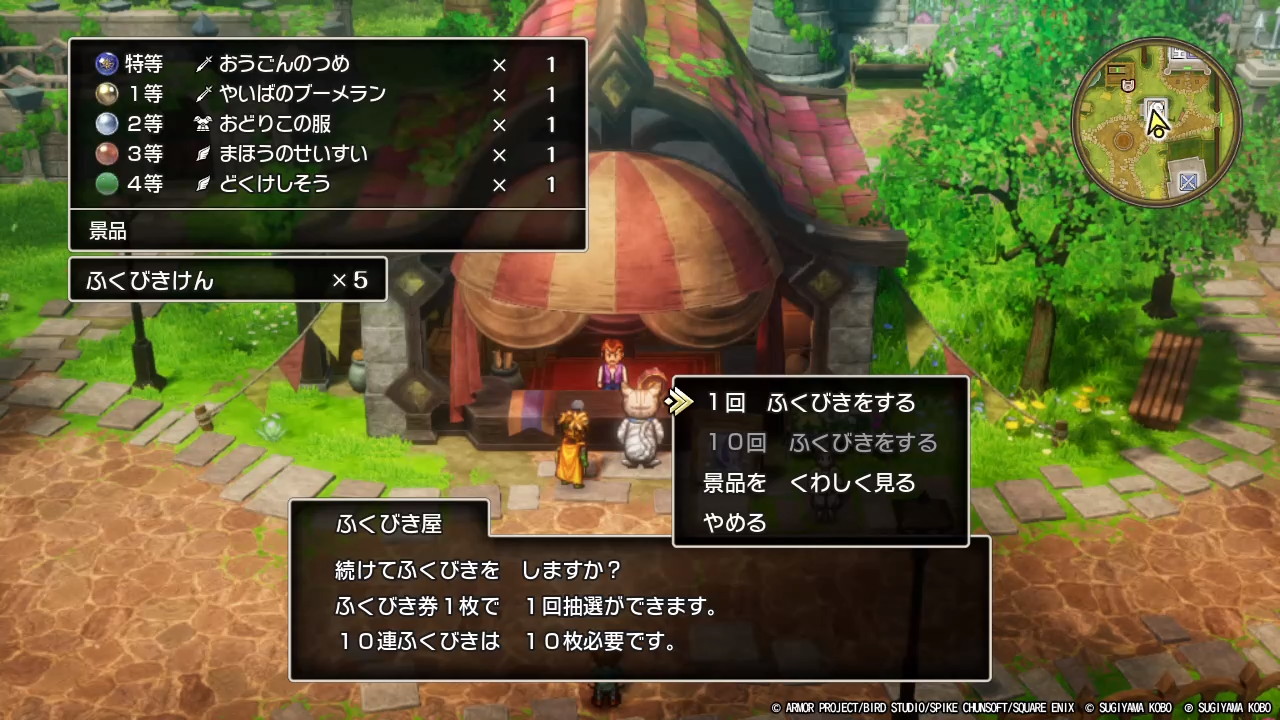Open 景品を くわしく見る prize details

[809, 483]
